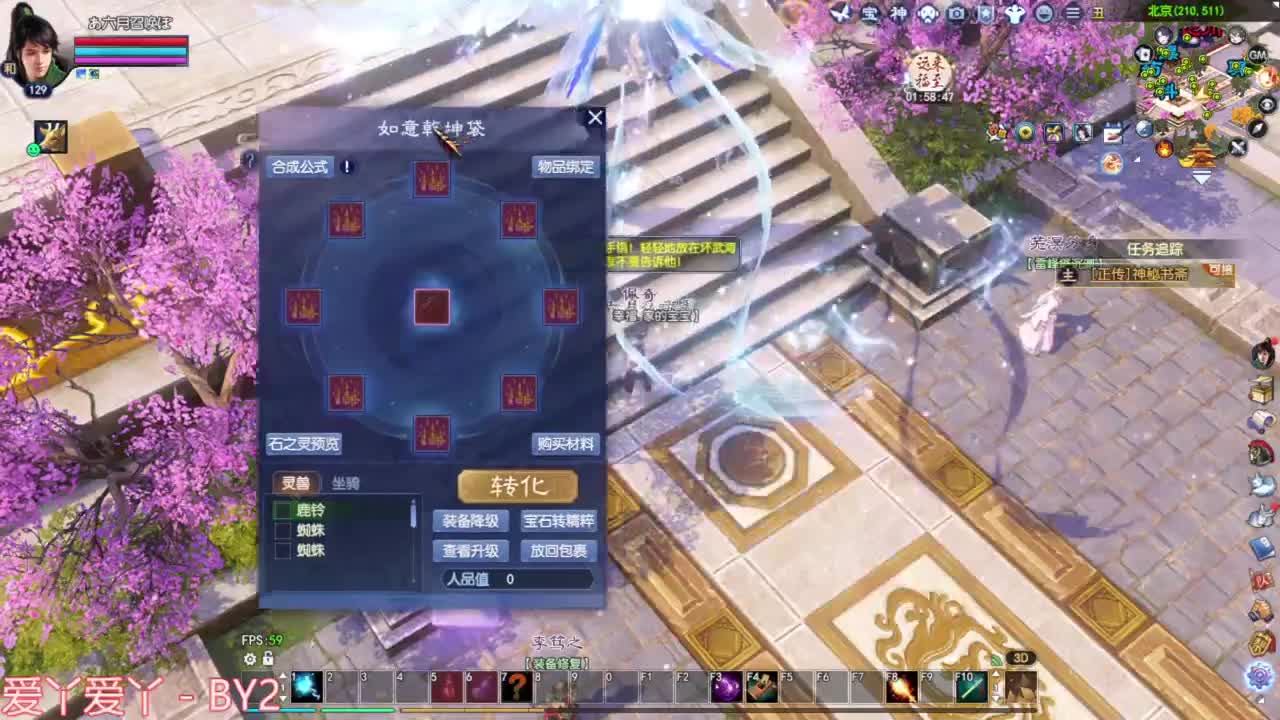Click the shield achievement icon in top bar

coord(987,13)
